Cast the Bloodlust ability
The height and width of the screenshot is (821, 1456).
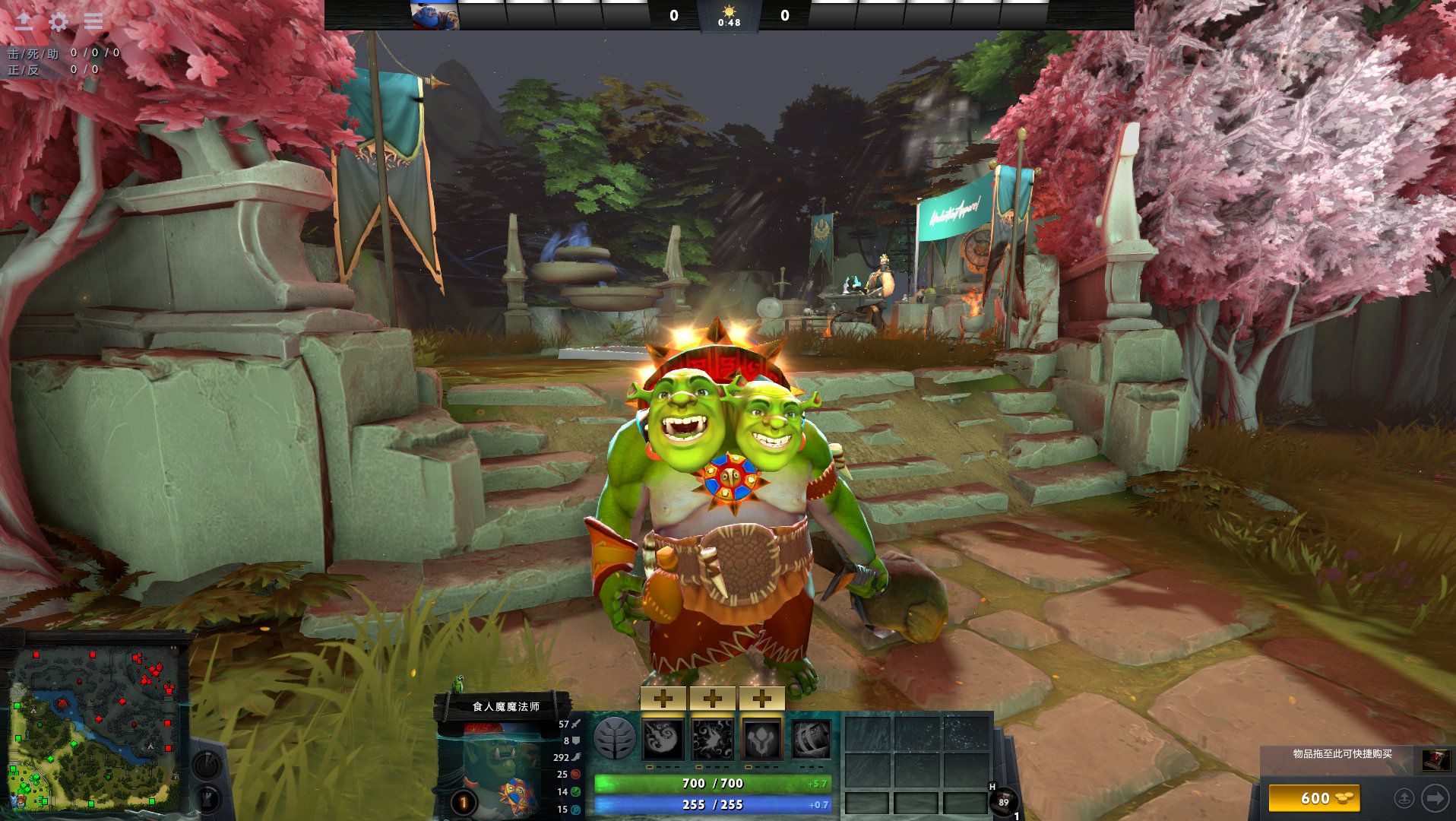[x=761, y=739]
